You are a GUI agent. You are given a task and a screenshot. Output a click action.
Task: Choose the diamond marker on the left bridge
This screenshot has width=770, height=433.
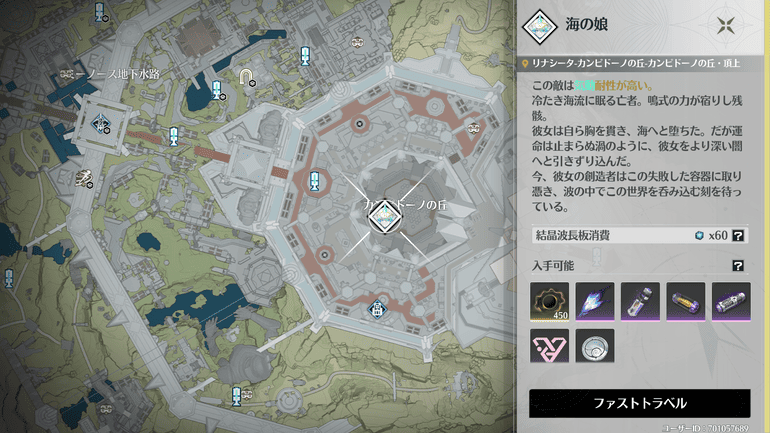(101, 123)
